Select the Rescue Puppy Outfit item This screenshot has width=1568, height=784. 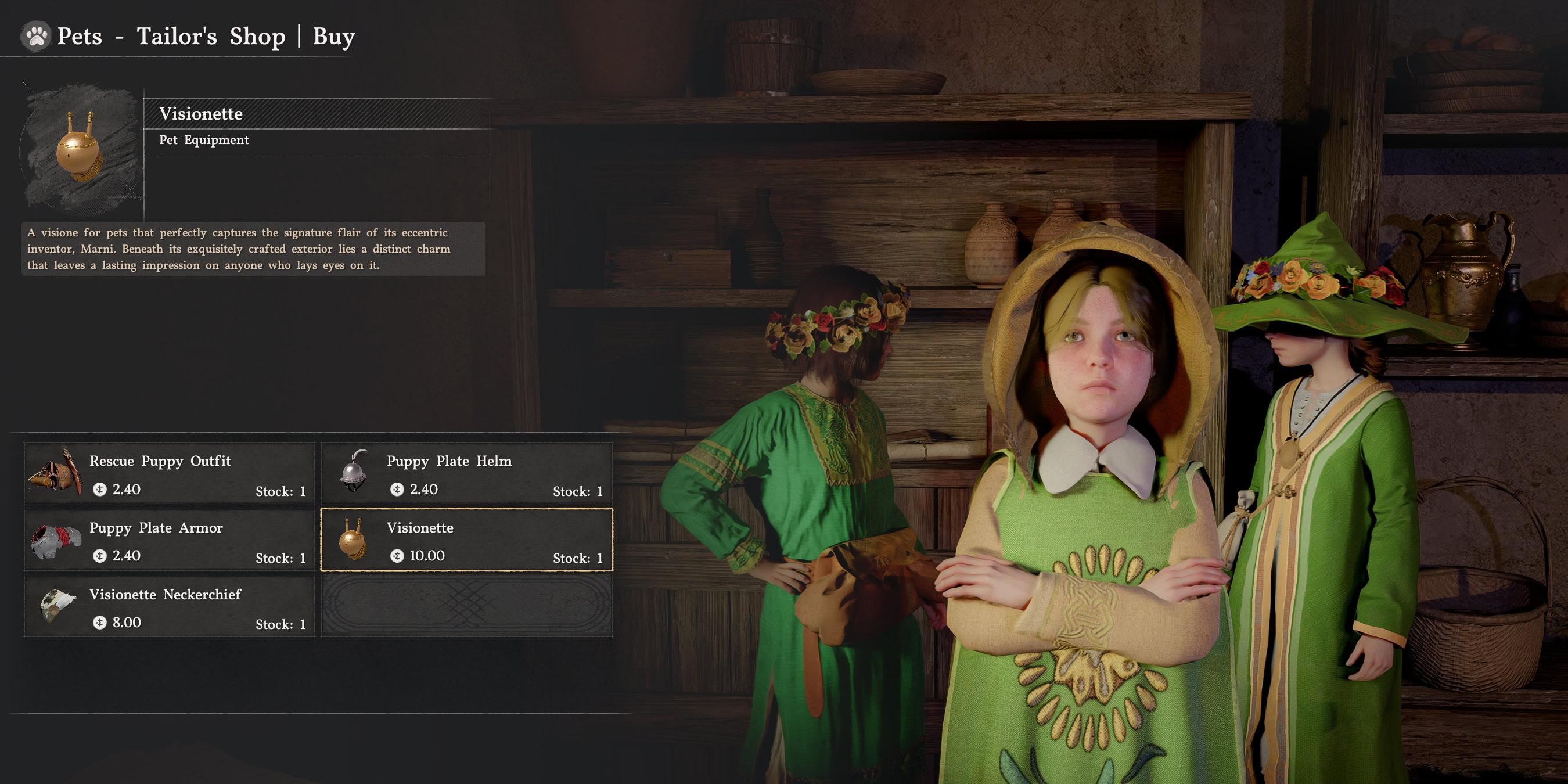pyautogui.click(x=169, y=473)
